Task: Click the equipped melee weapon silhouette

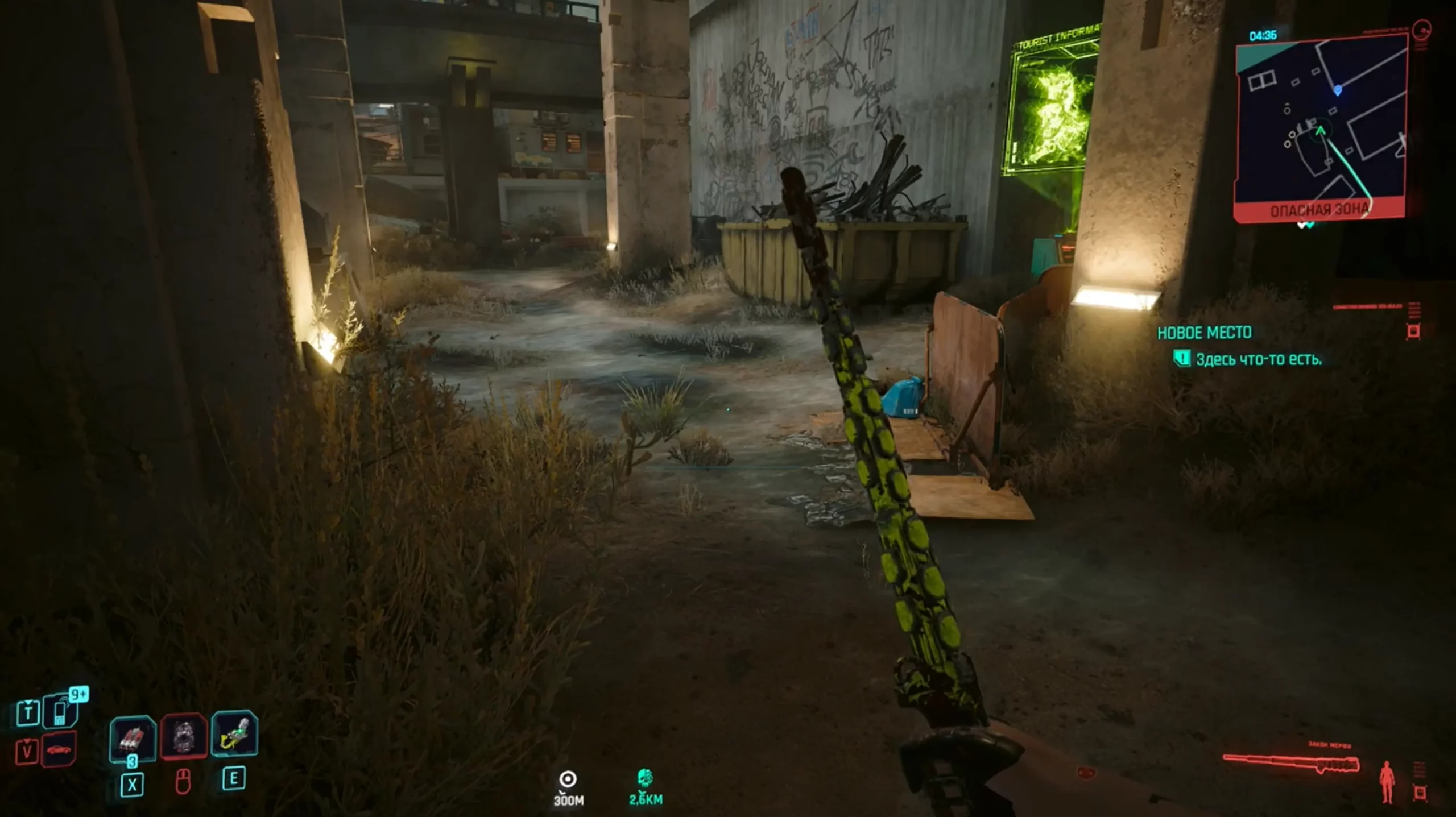Action: point(1291,763)
